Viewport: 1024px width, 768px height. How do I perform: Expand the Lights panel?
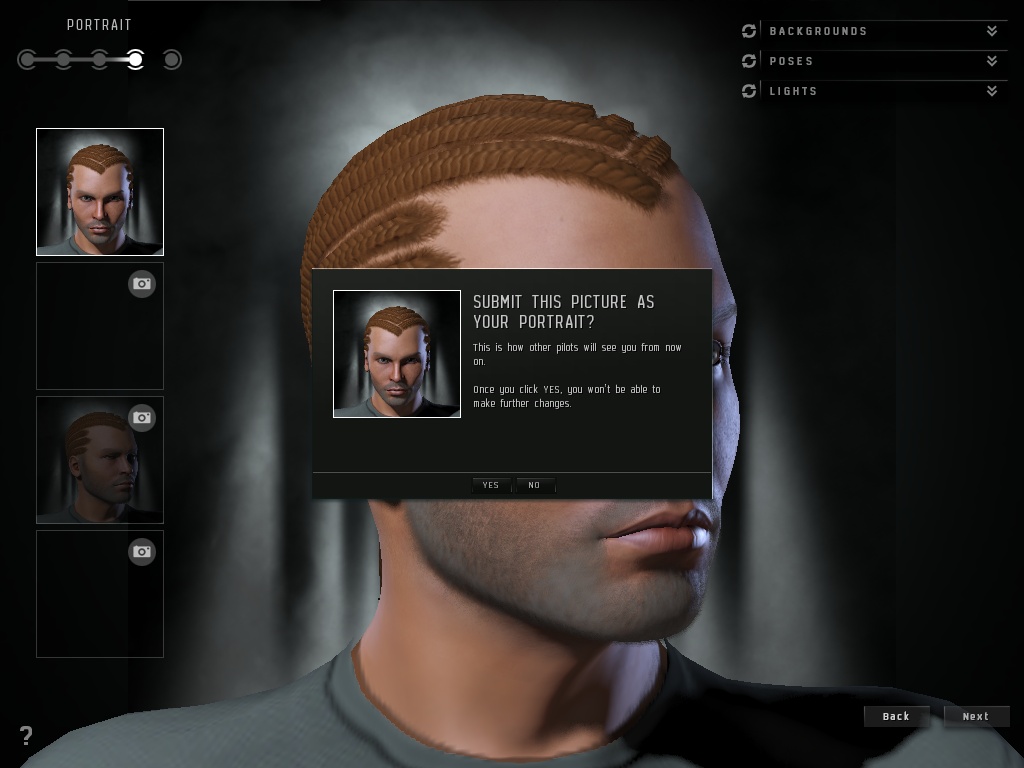pyautogui.click(x=991, y=91)
